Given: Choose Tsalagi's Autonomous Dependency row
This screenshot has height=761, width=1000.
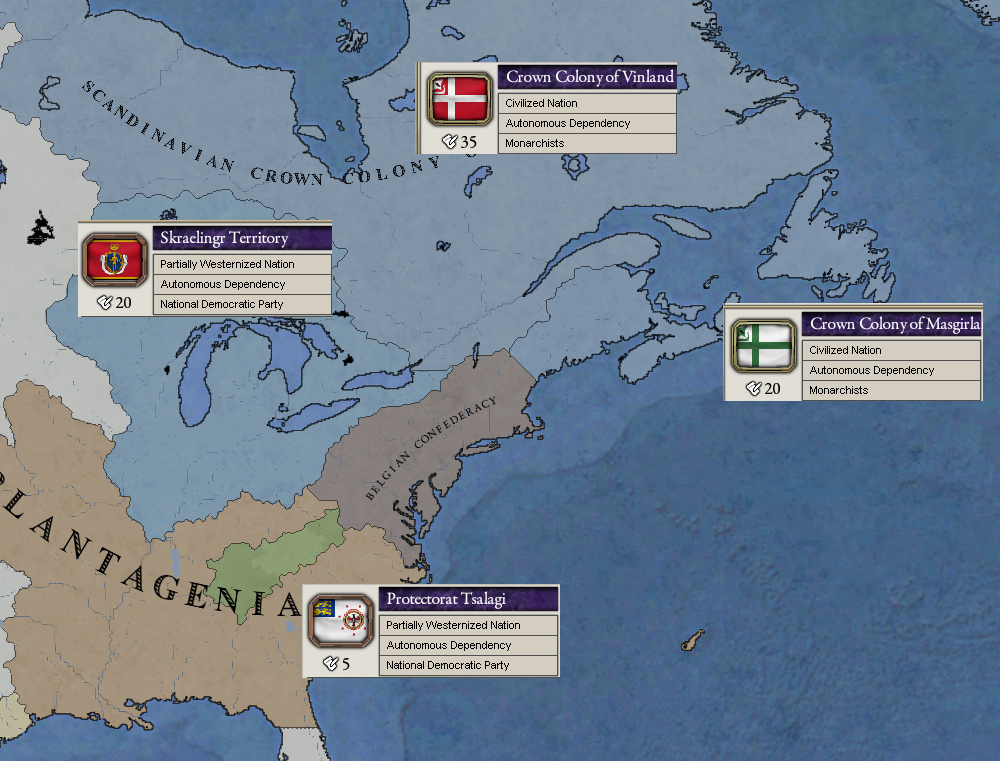Looking at the screenshot, I should click(469, 645).
